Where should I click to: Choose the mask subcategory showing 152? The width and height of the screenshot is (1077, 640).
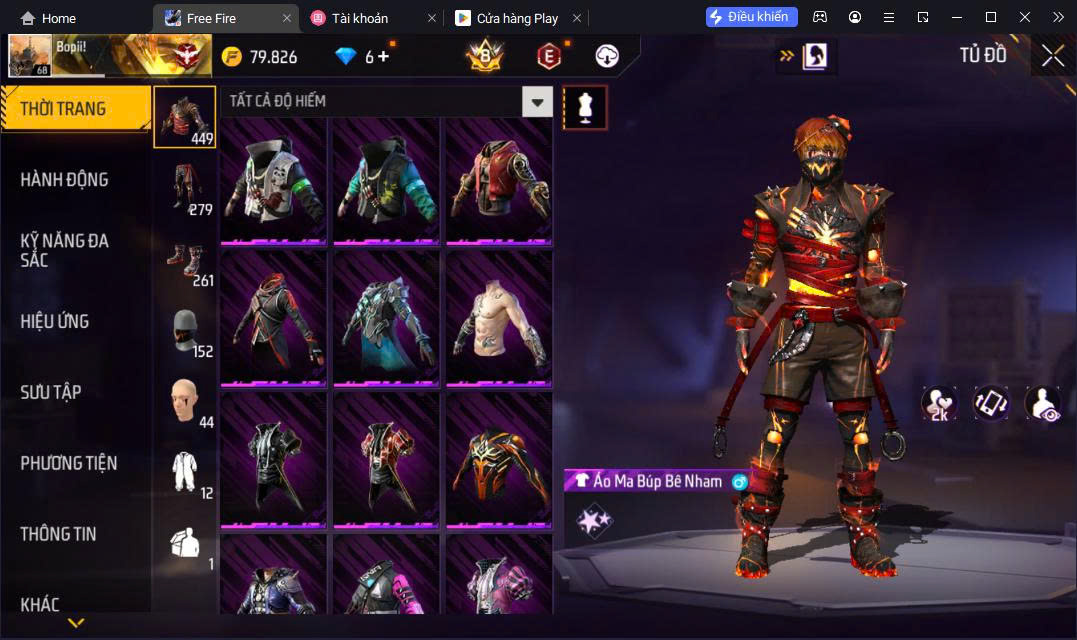(184, 330)
